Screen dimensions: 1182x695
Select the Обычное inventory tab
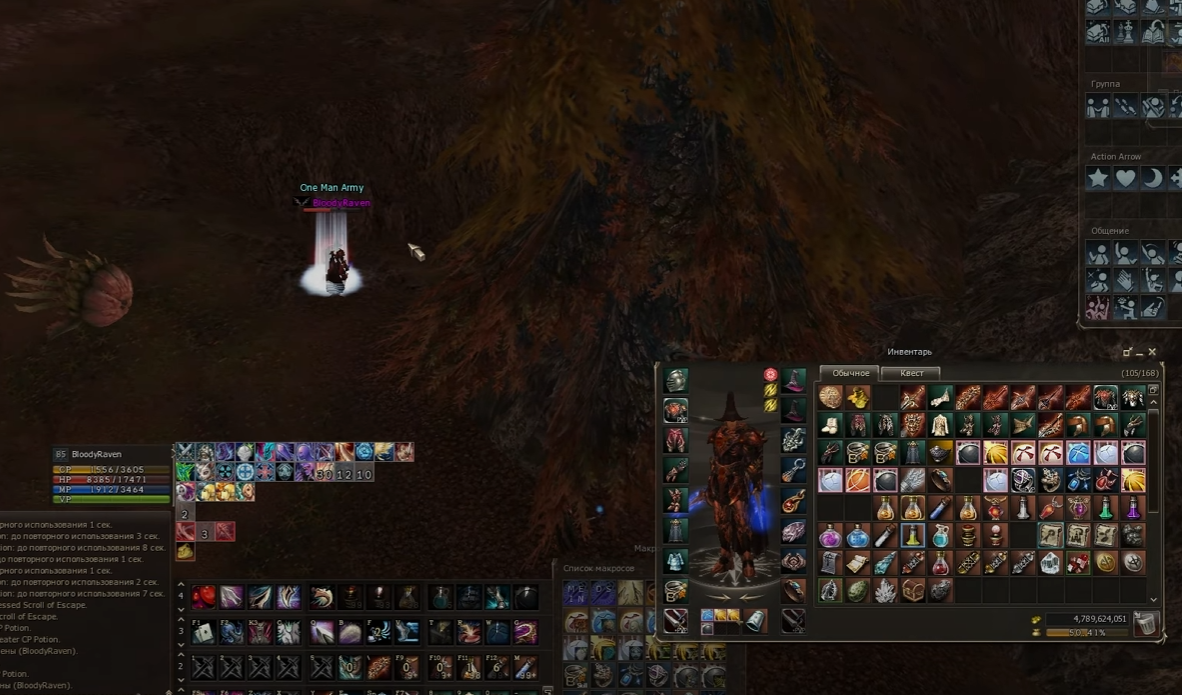click(x=850, y=373)
